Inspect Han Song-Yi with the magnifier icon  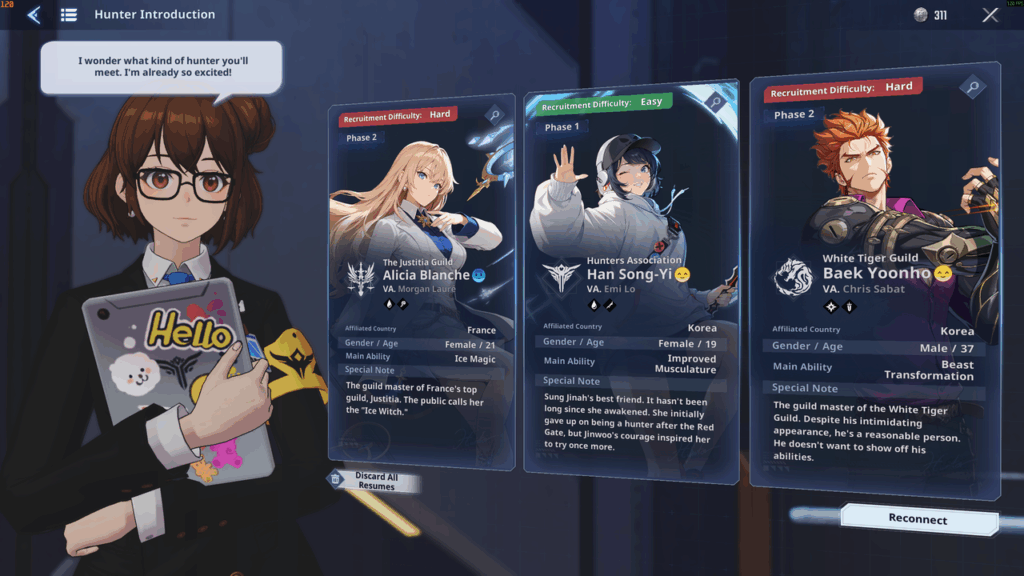(x=714, y=101)
